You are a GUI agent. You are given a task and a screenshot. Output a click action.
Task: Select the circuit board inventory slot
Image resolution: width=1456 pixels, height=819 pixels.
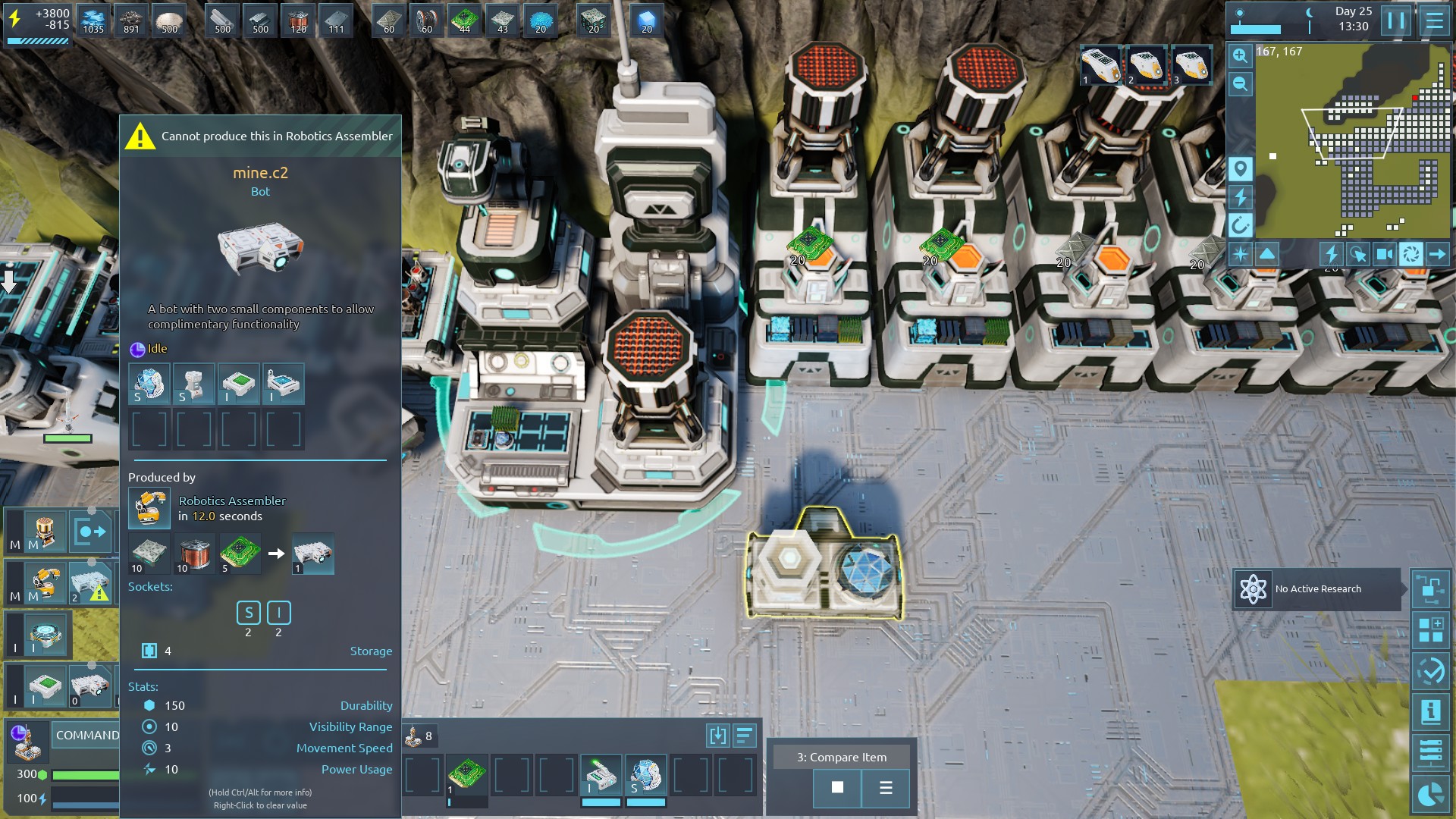466,775
